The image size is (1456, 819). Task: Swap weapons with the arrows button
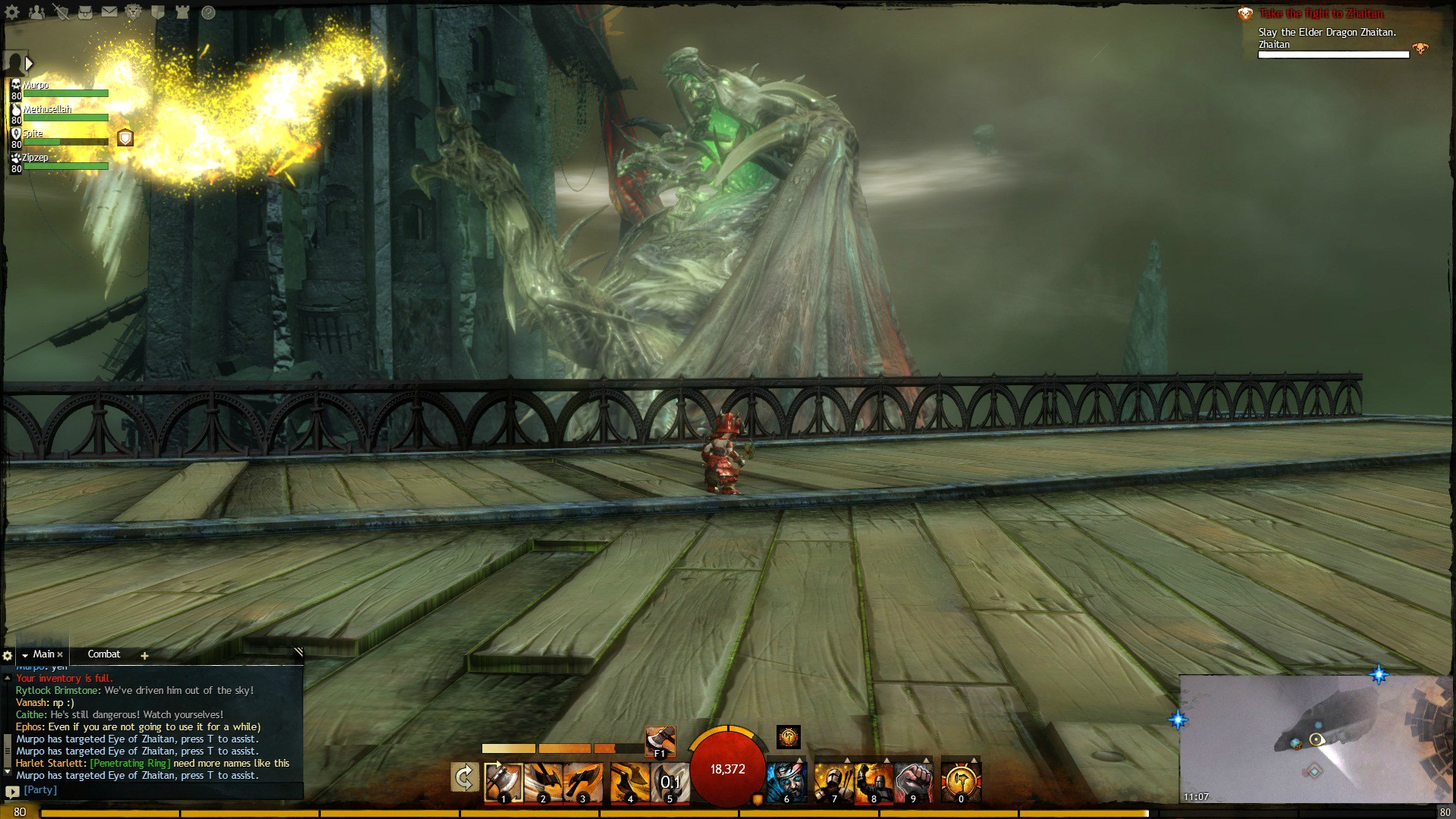(464, 778)
